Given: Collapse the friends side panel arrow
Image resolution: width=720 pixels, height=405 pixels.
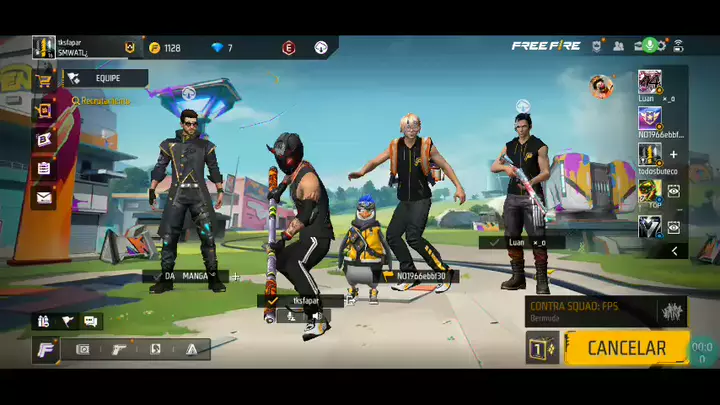Looking at the screenshot, I should (x=674, y=251).
